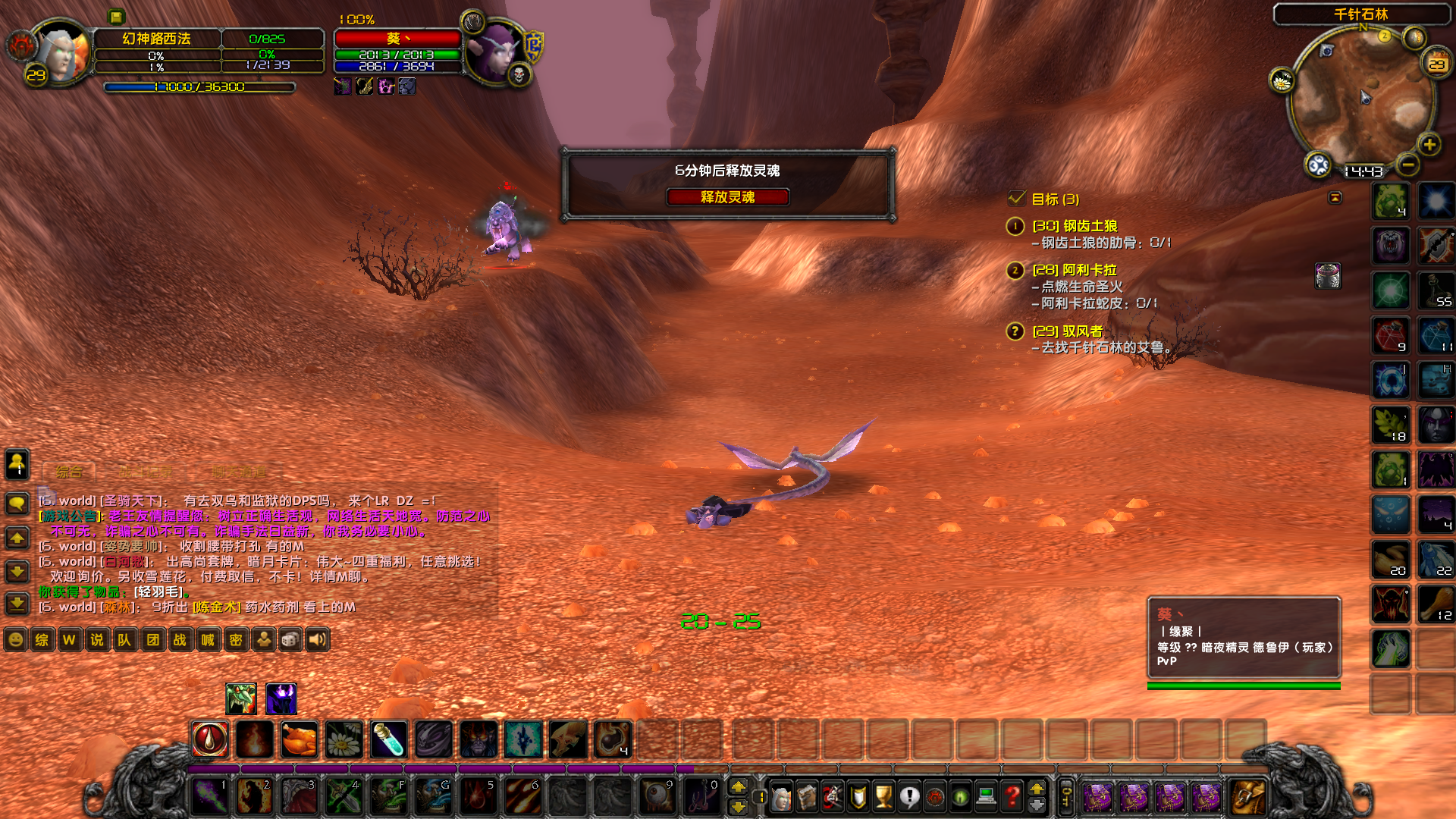
Task: Use the quest item next to 阿利卡拉
Action: pos(1328,276)
